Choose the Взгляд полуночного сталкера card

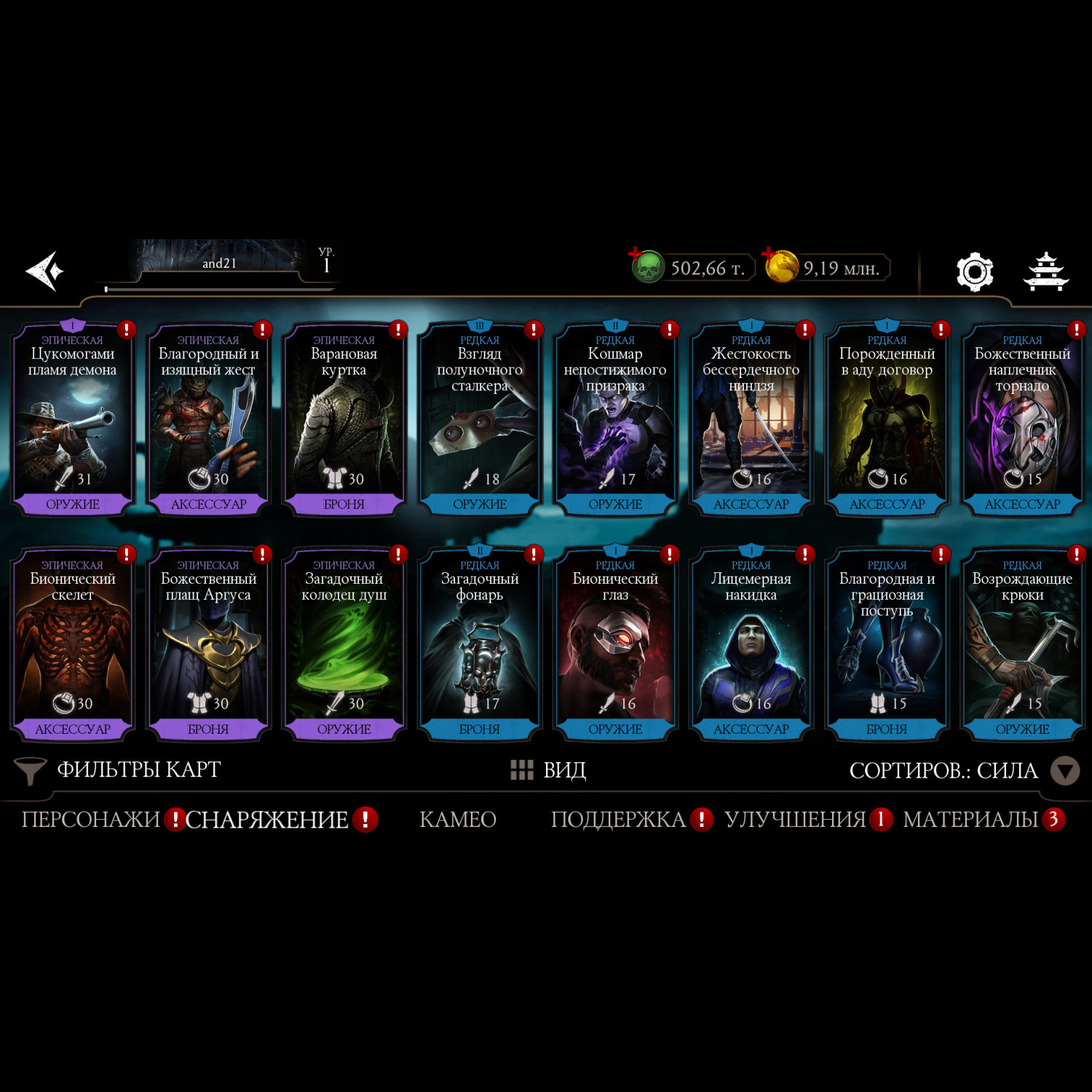point(480,420)
